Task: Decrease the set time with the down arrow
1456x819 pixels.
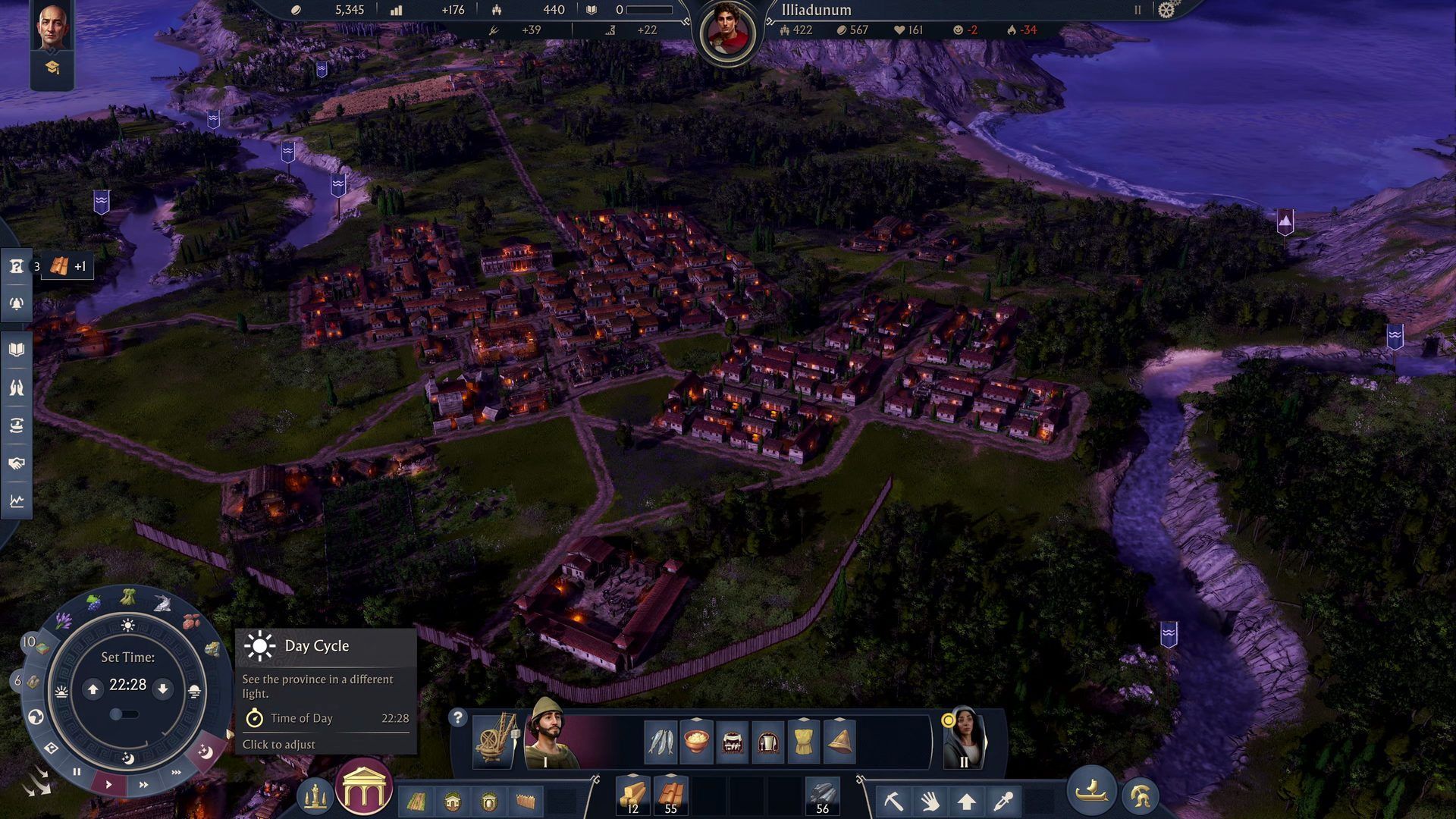Action: pos(162,689)
